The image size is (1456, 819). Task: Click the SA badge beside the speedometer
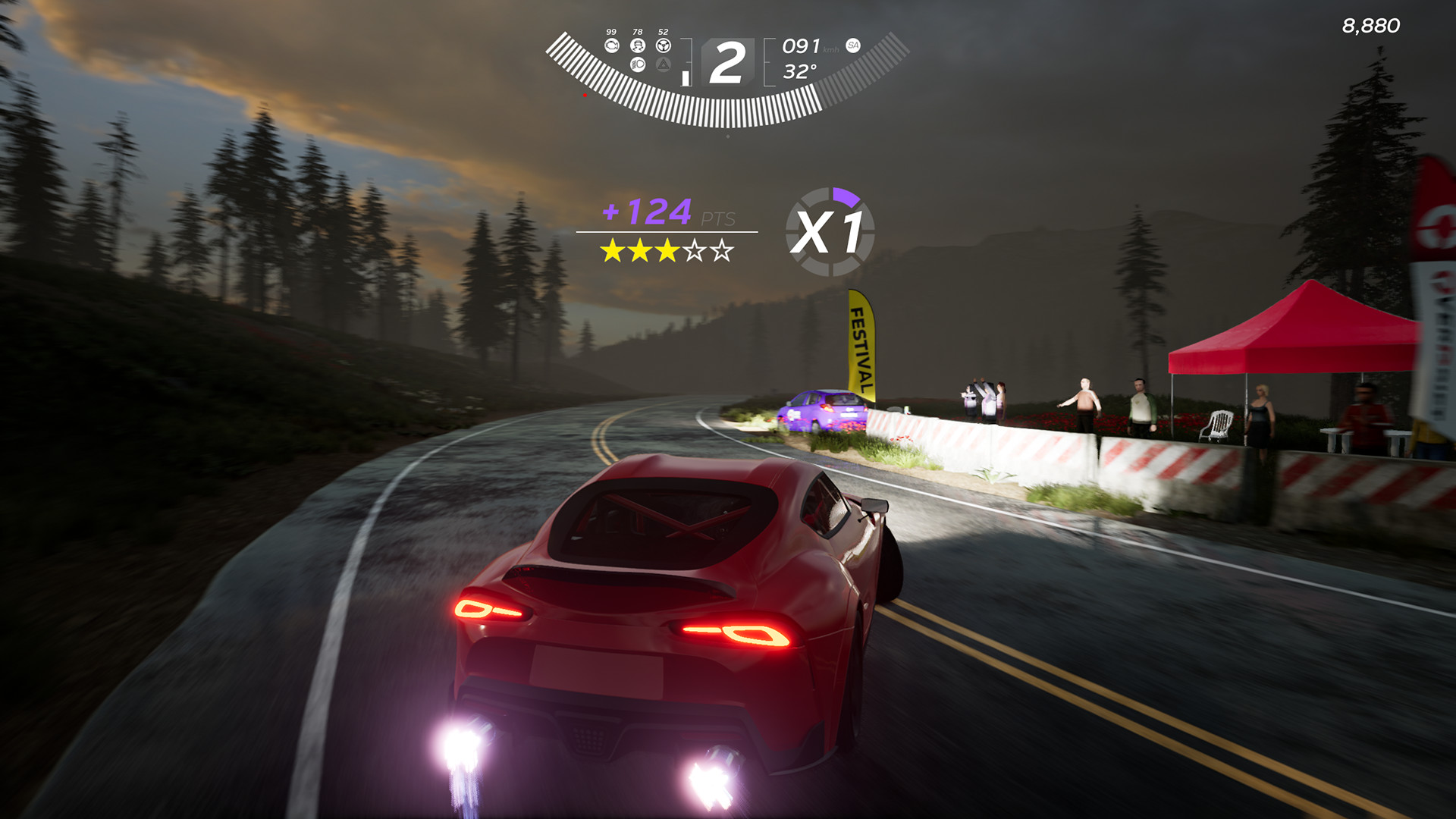click(852, 45)
